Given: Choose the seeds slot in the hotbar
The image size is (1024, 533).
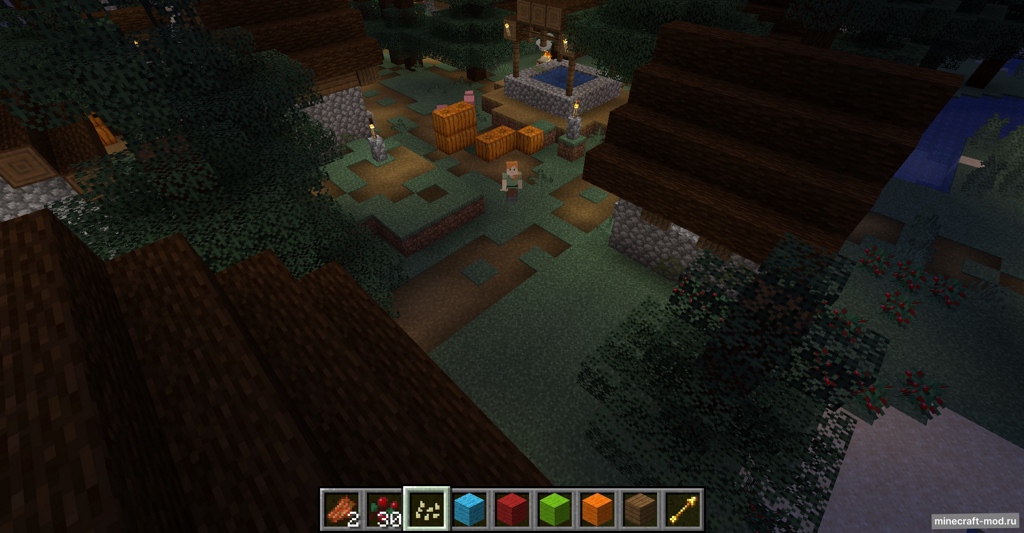Looking at the screenshot, I should (426, 510).
